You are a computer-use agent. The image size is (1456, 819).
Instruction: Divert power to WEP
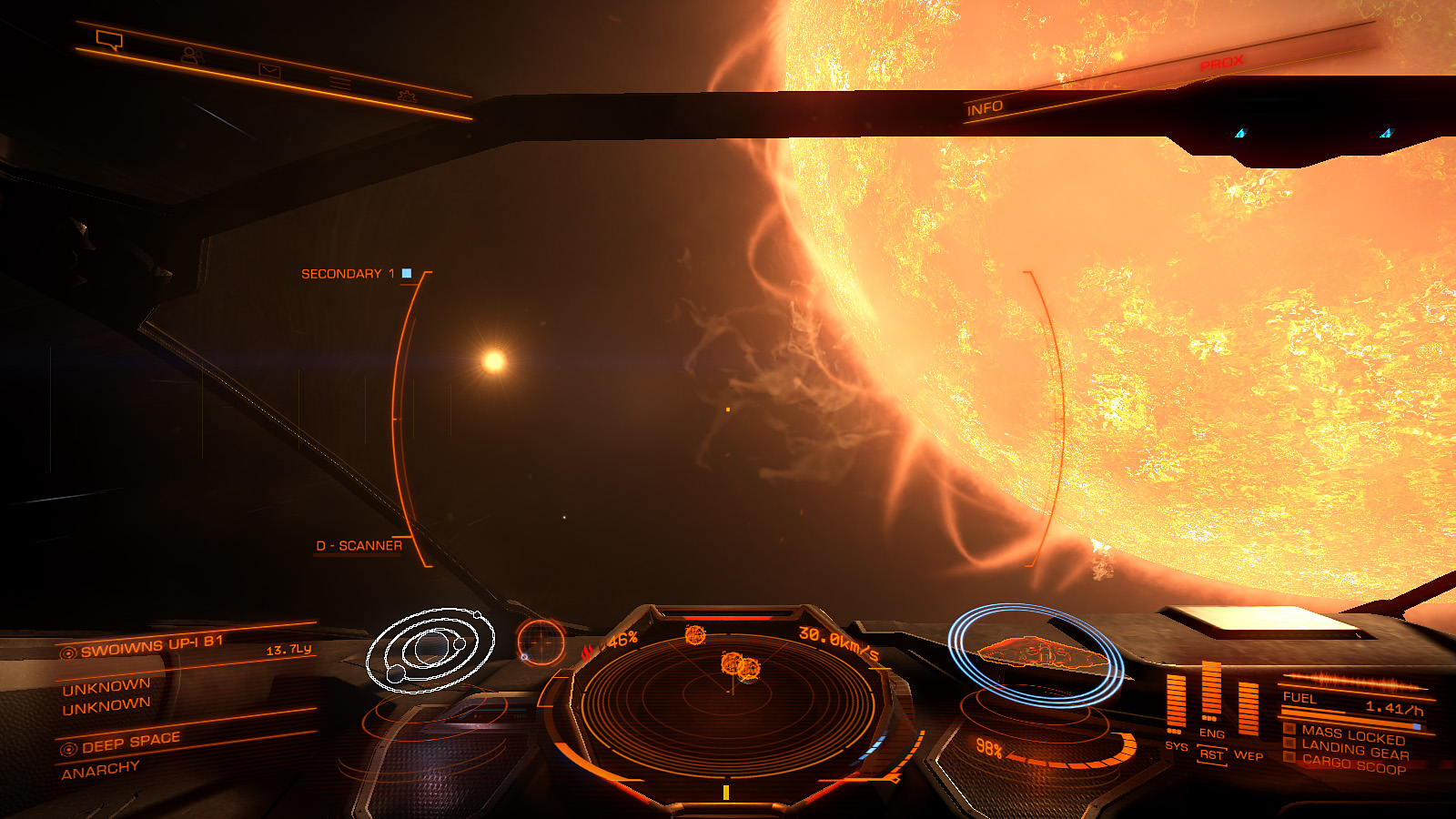[x=1248, y=754]
